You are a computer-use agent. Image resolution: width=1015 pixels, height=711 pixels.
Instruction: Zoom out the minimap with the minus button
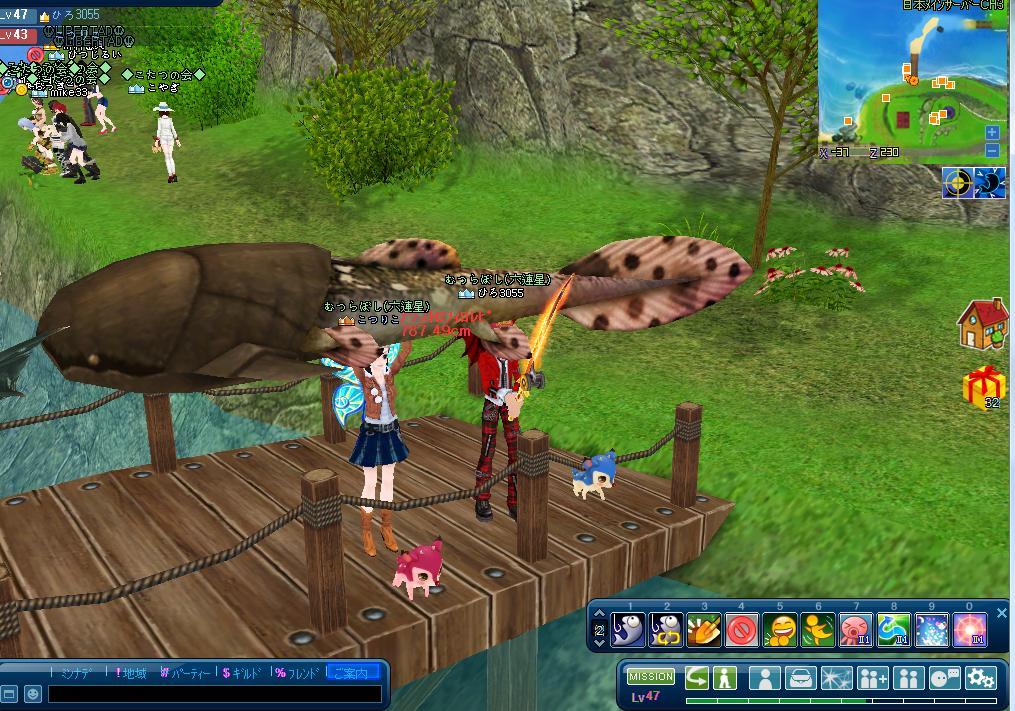click(992, 151)
